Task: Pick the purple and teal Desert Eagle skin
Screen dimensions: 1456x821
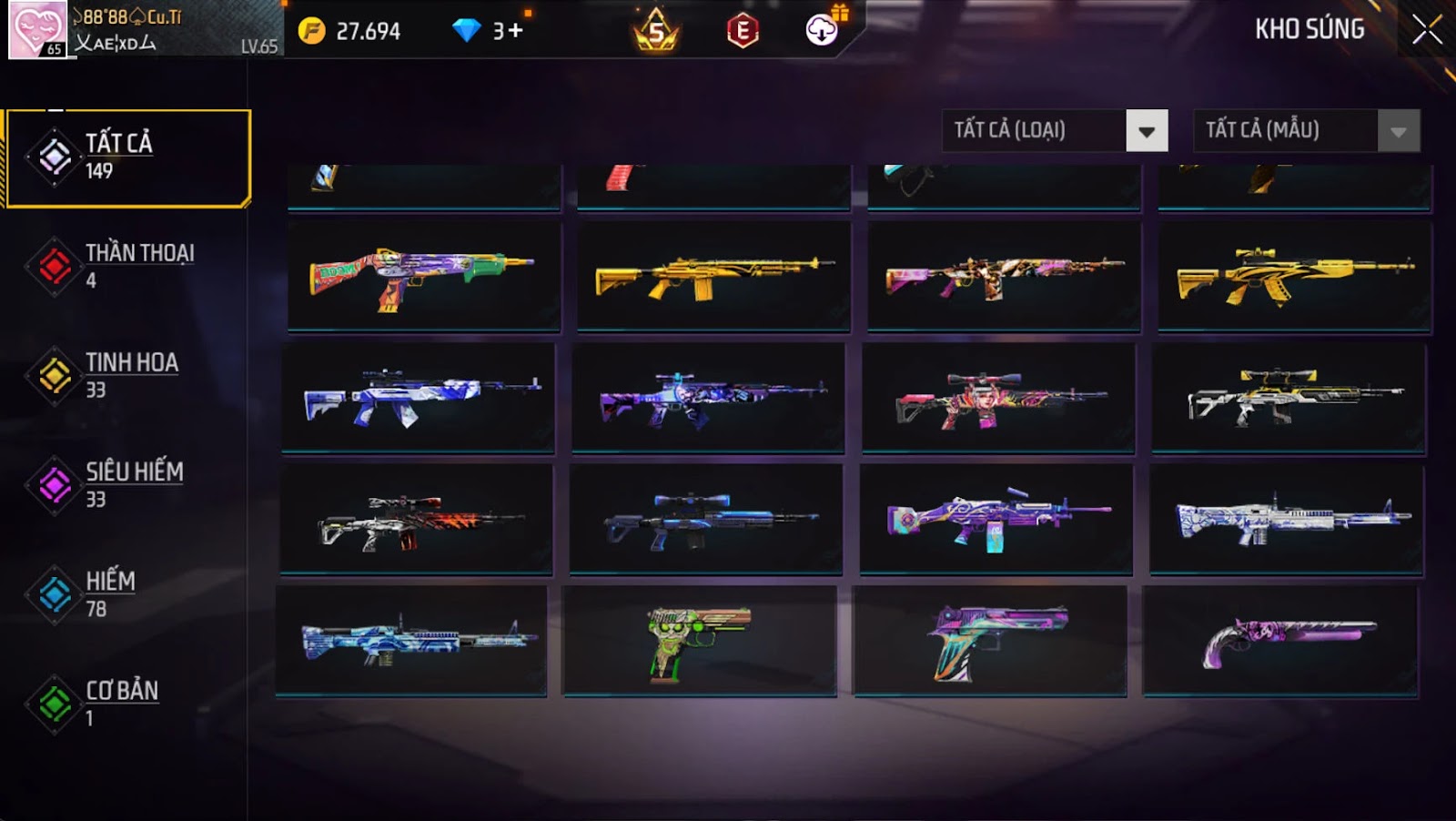Action: 990,641
